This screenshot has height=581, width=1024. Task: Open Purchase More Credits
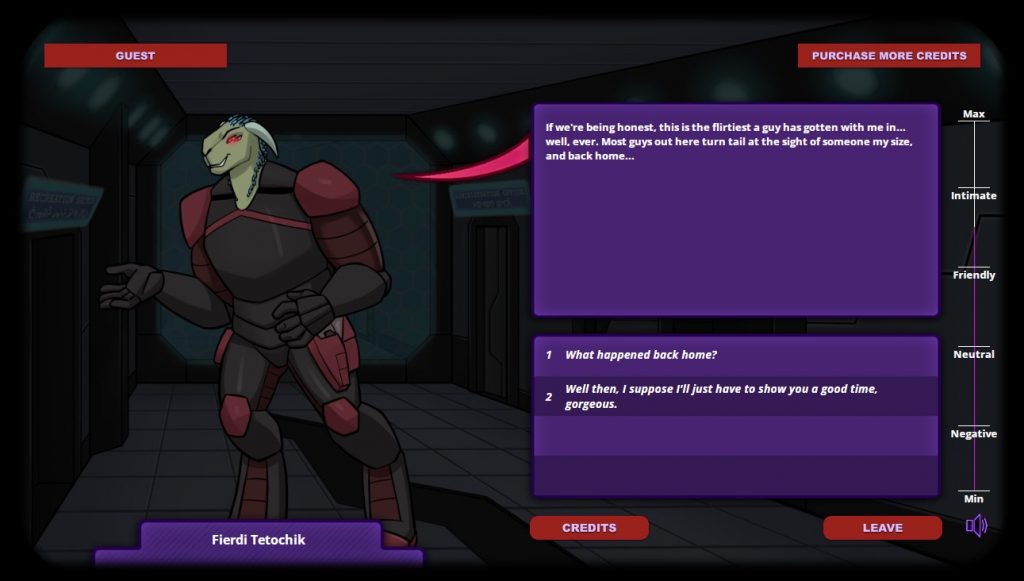[888, 56]
